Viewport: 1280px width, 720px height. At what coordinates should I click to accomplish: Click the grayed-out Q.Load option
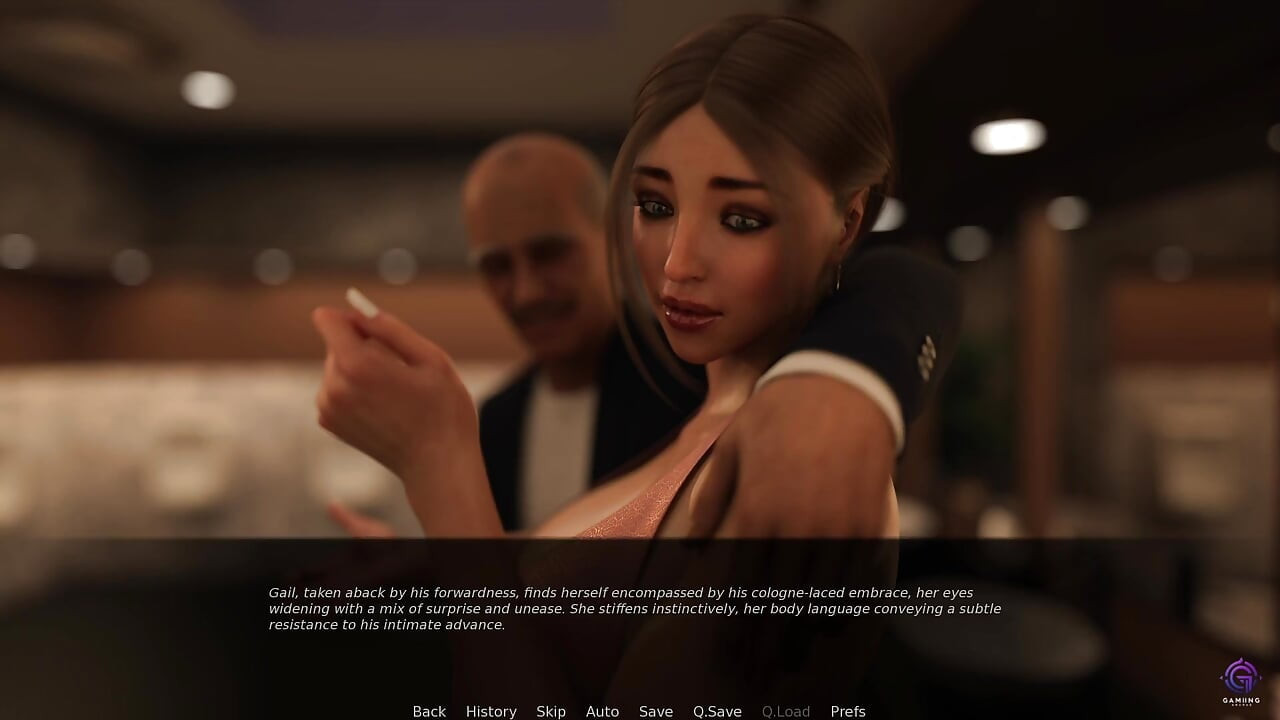[786, 711]
